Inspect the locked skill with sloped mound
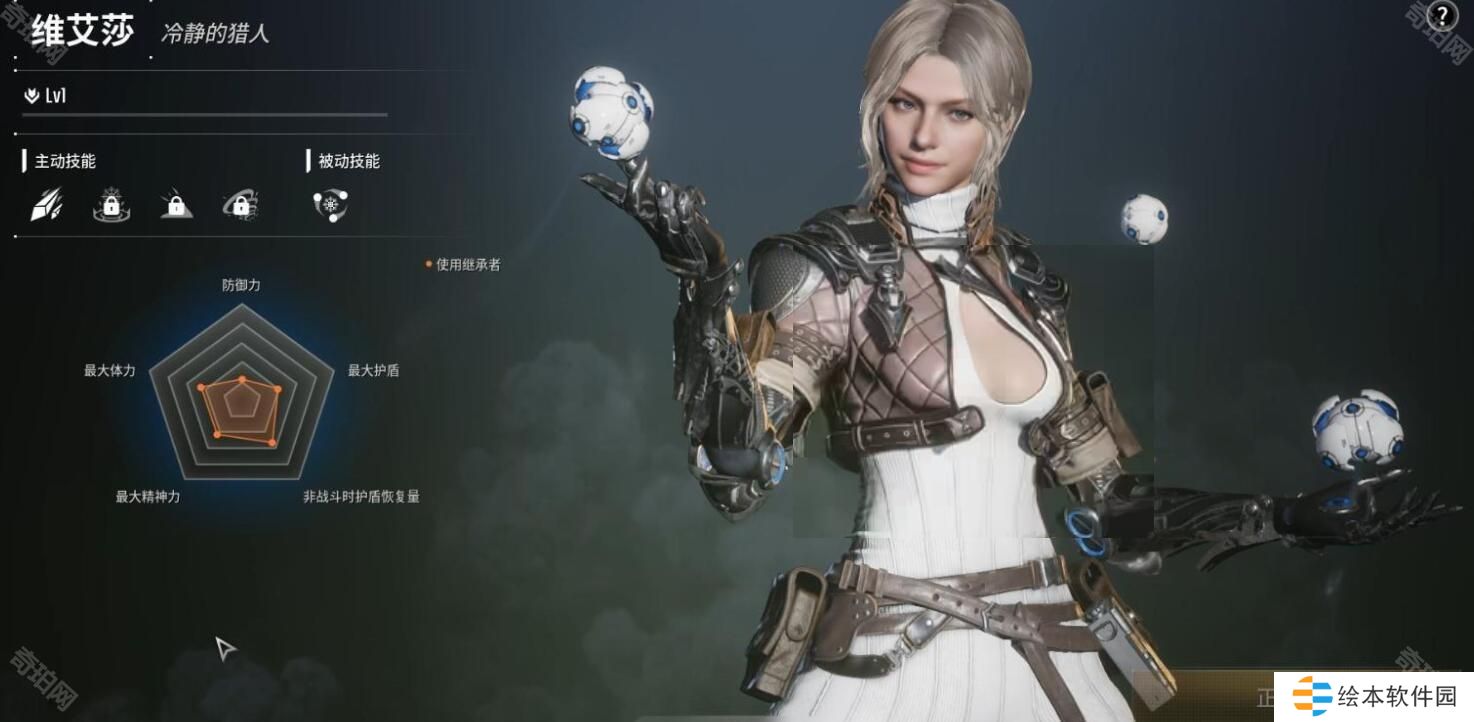Viewport: 1474px width, 722px height. tap(176, 205)
